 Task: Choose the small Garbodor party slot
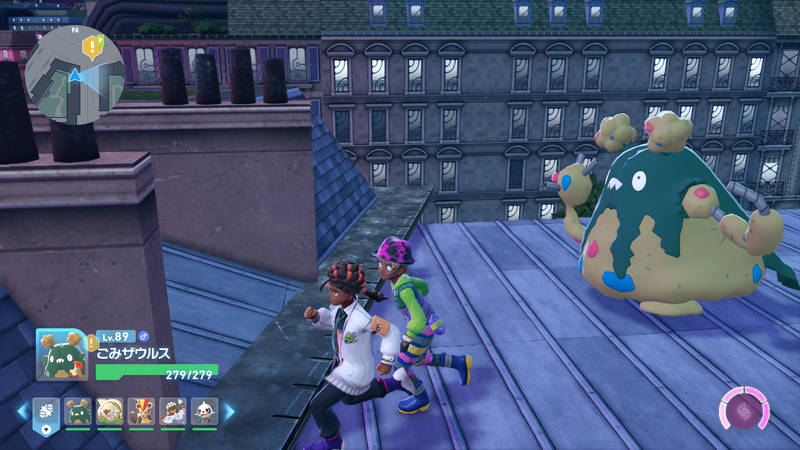(x=78, y=411)
